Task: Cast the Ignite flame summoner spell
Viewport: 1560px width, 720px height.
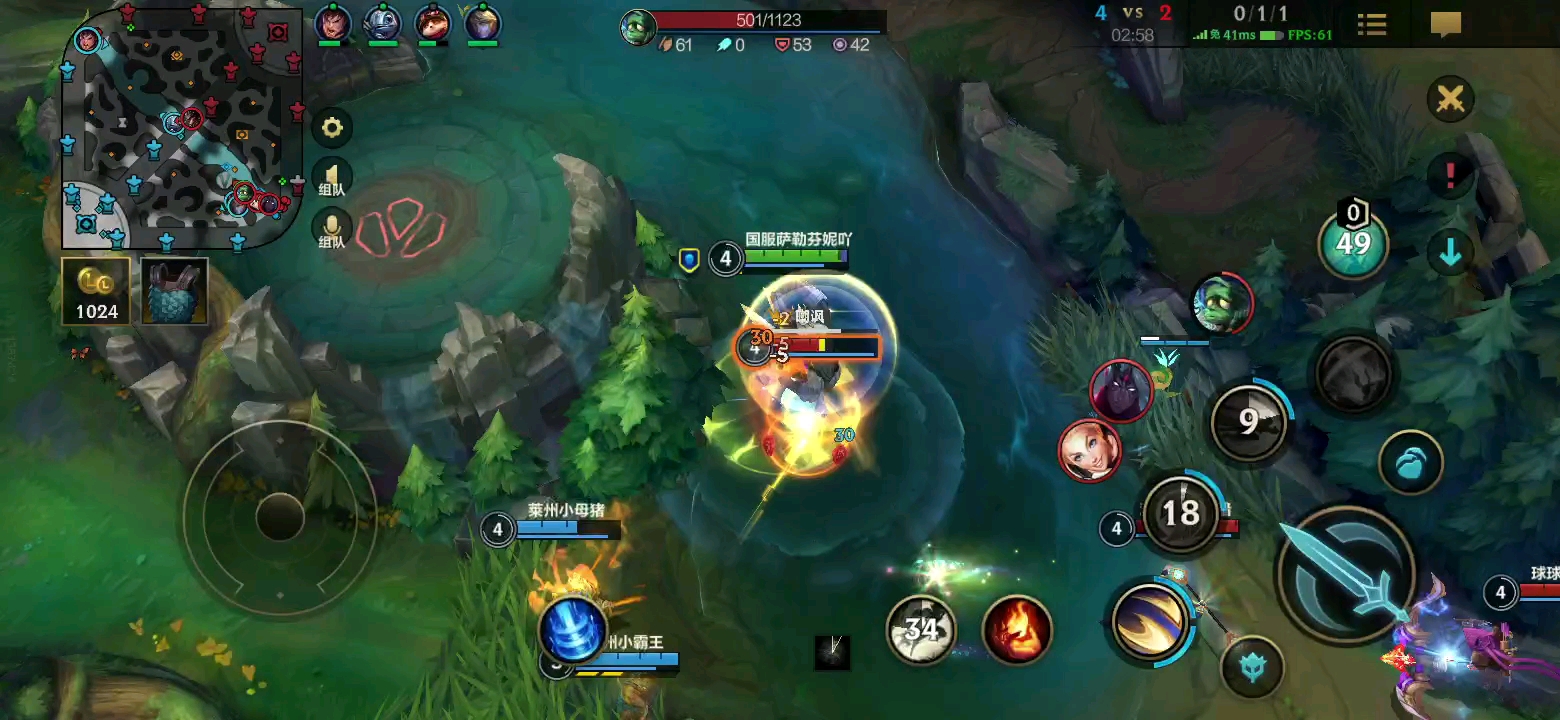Action: tap(1017, 629)
